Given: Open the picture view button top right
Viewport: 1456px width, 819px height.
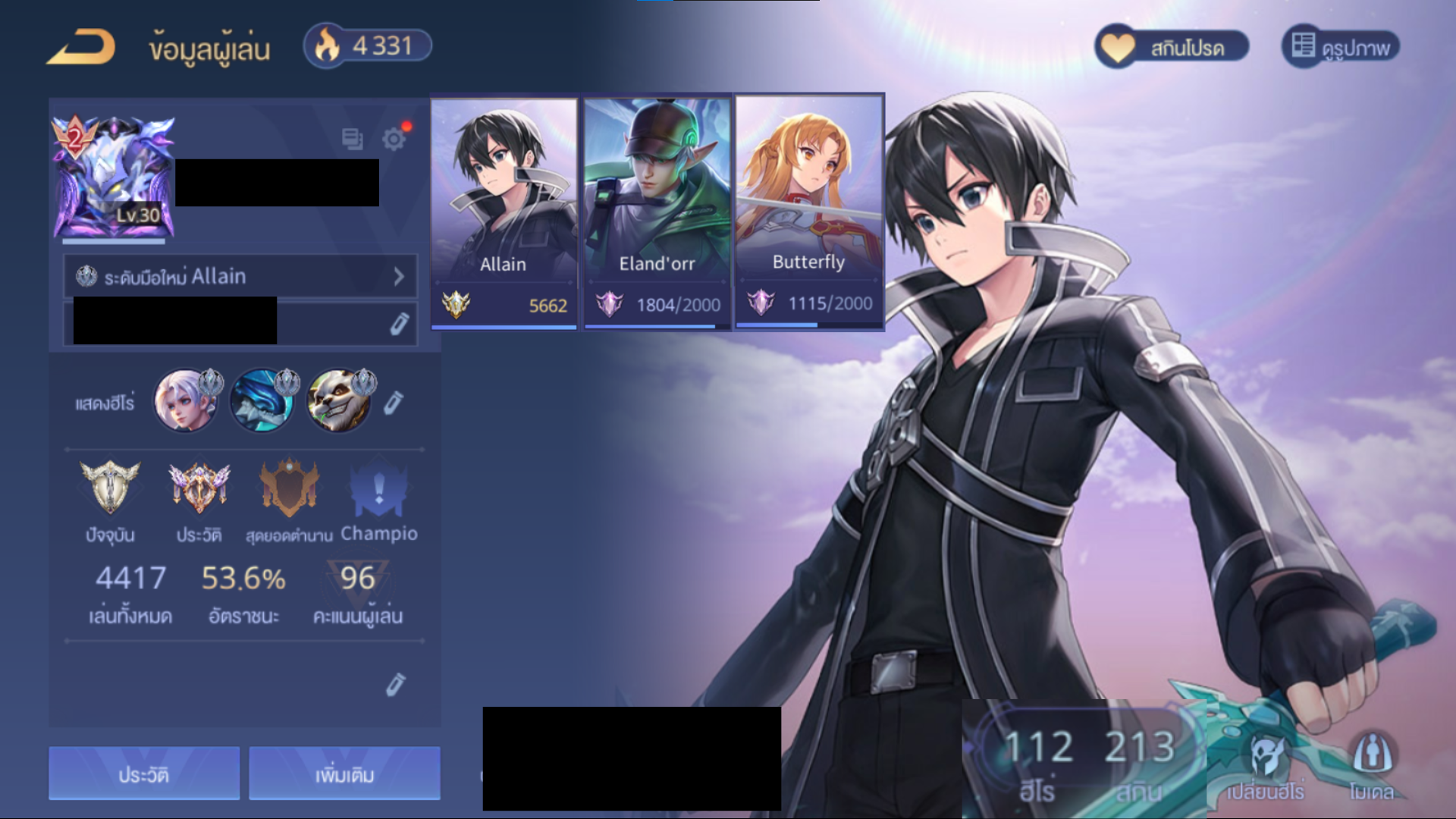Looking at the screenshot, I should tap(1340, 47).
